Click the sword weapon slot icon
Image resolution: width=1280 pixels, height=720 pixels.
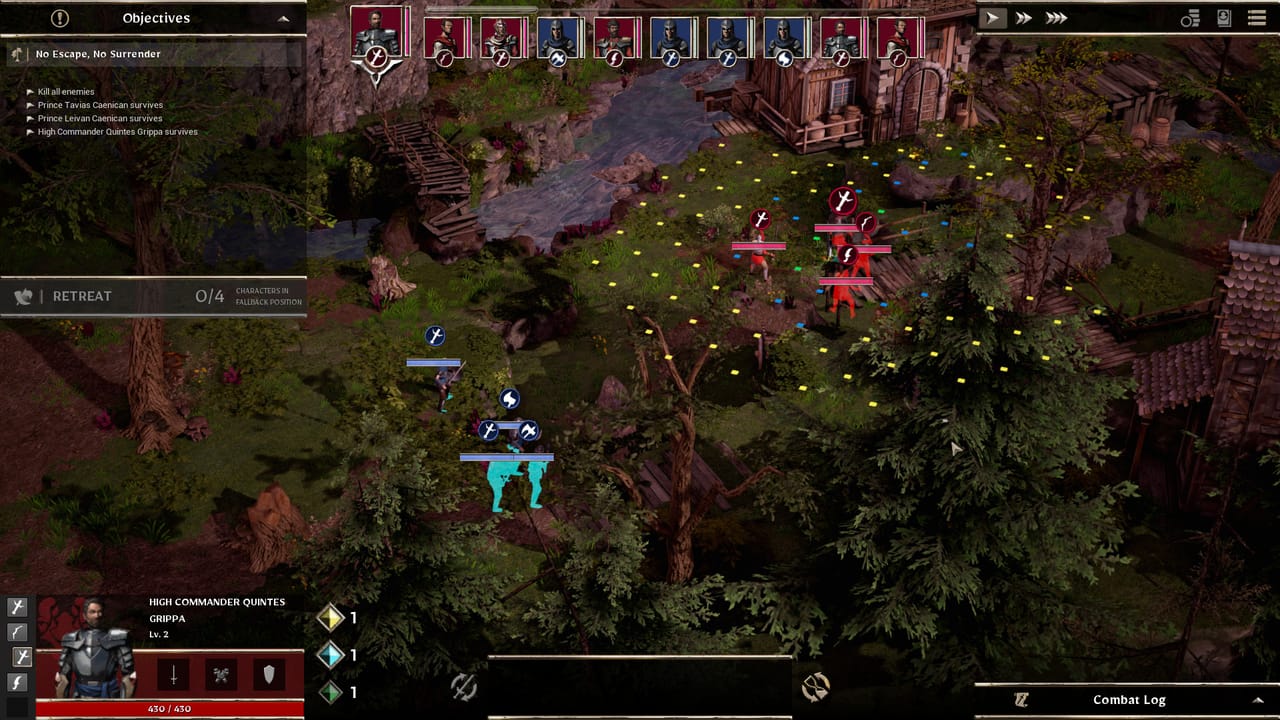[x=172, y=672]
